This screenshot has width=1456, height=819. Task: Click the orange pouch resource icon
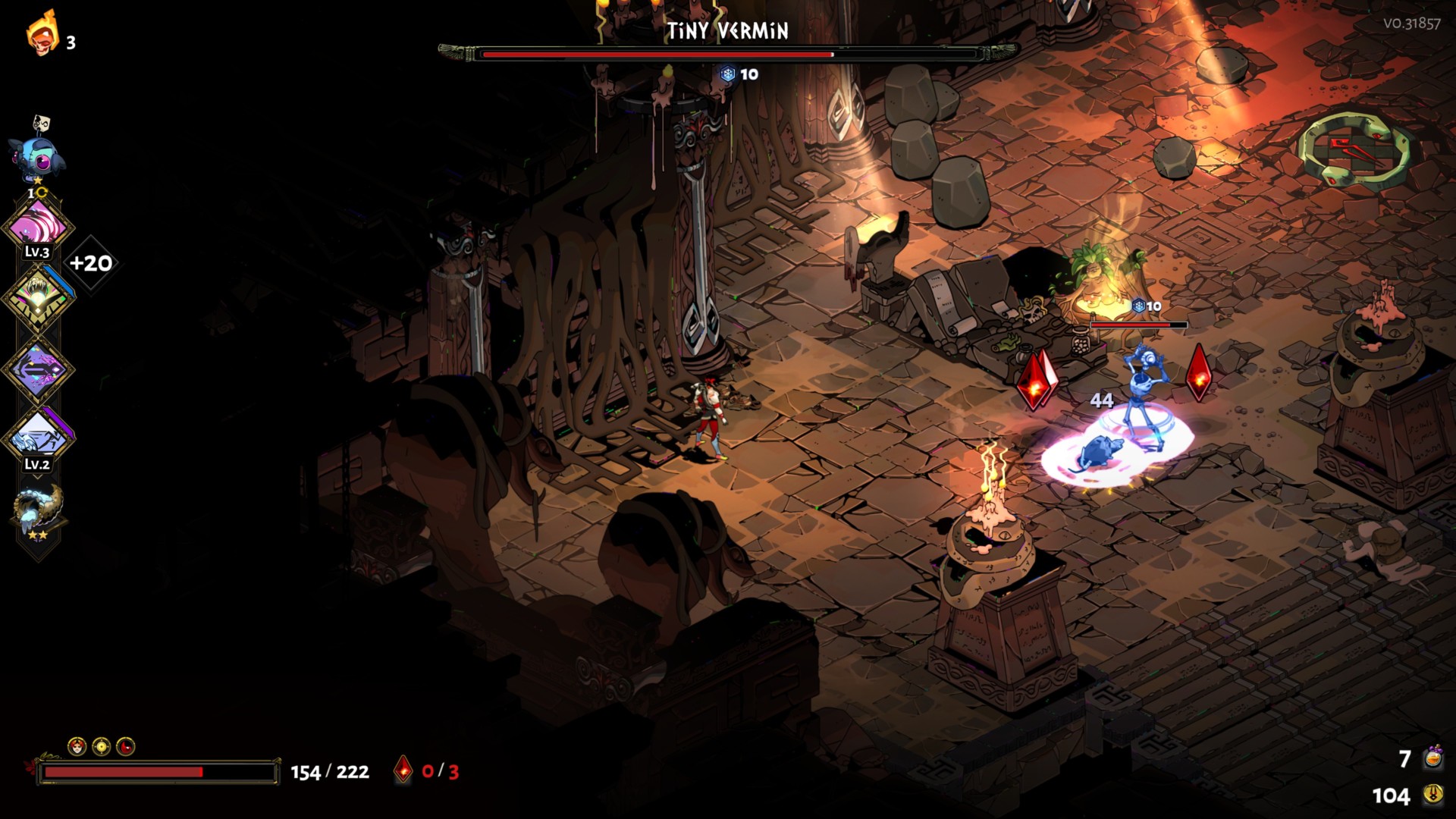tap(1432, 758)
